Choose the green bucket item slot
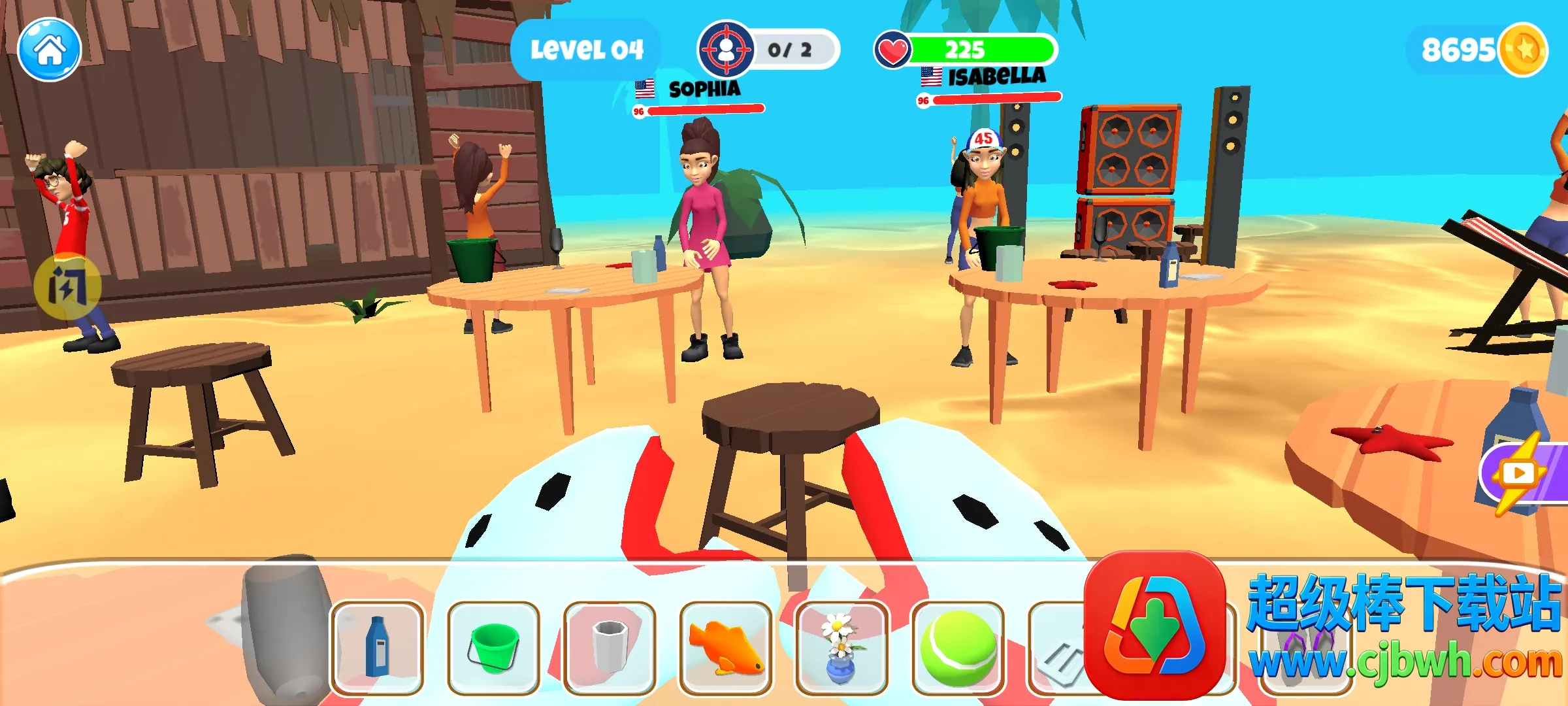The height and width of the screenshot is (706, 1568). (493, 648)
